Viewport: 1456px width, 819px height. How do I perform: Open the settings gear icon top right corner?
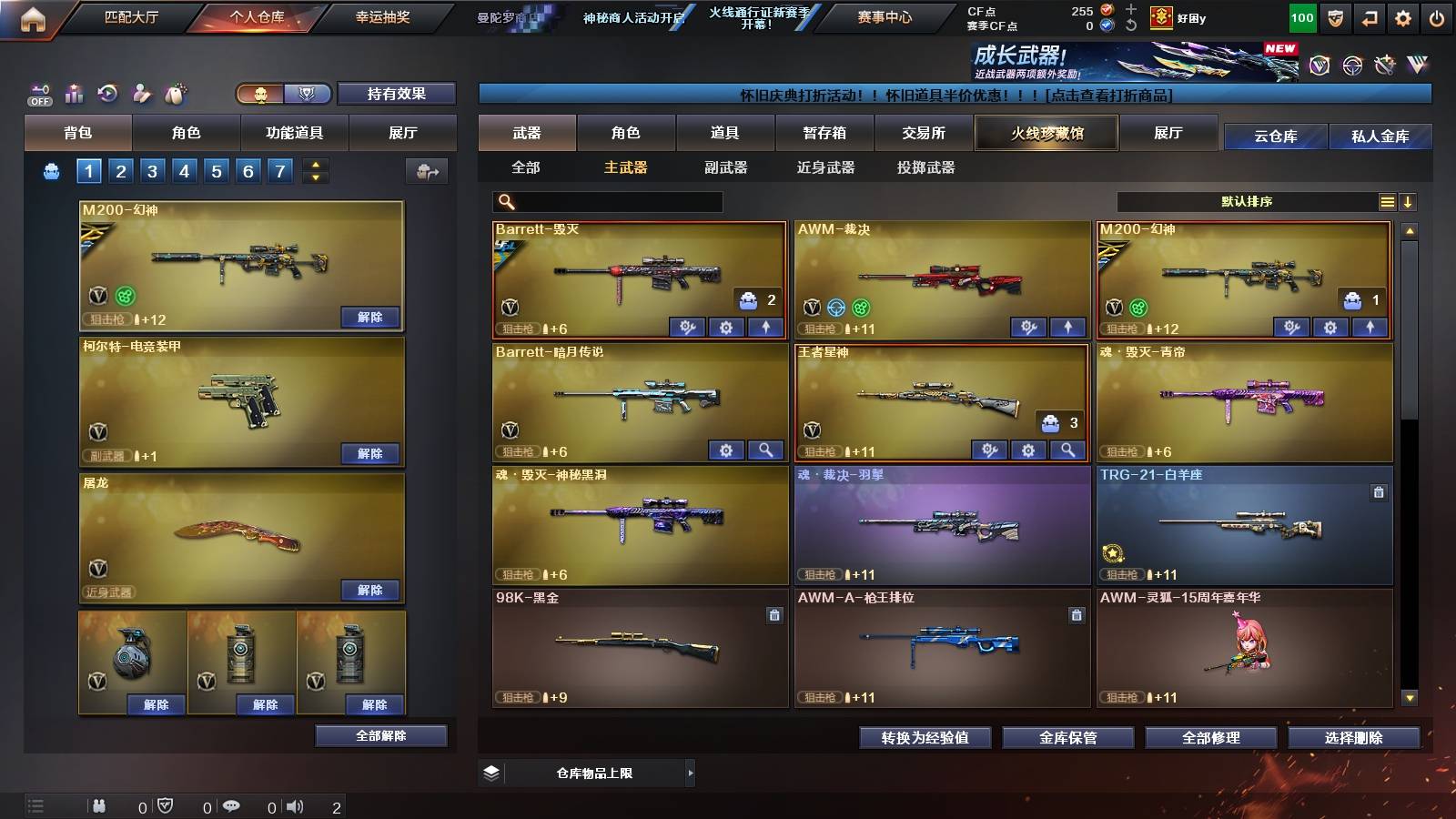click(1403, 17)
